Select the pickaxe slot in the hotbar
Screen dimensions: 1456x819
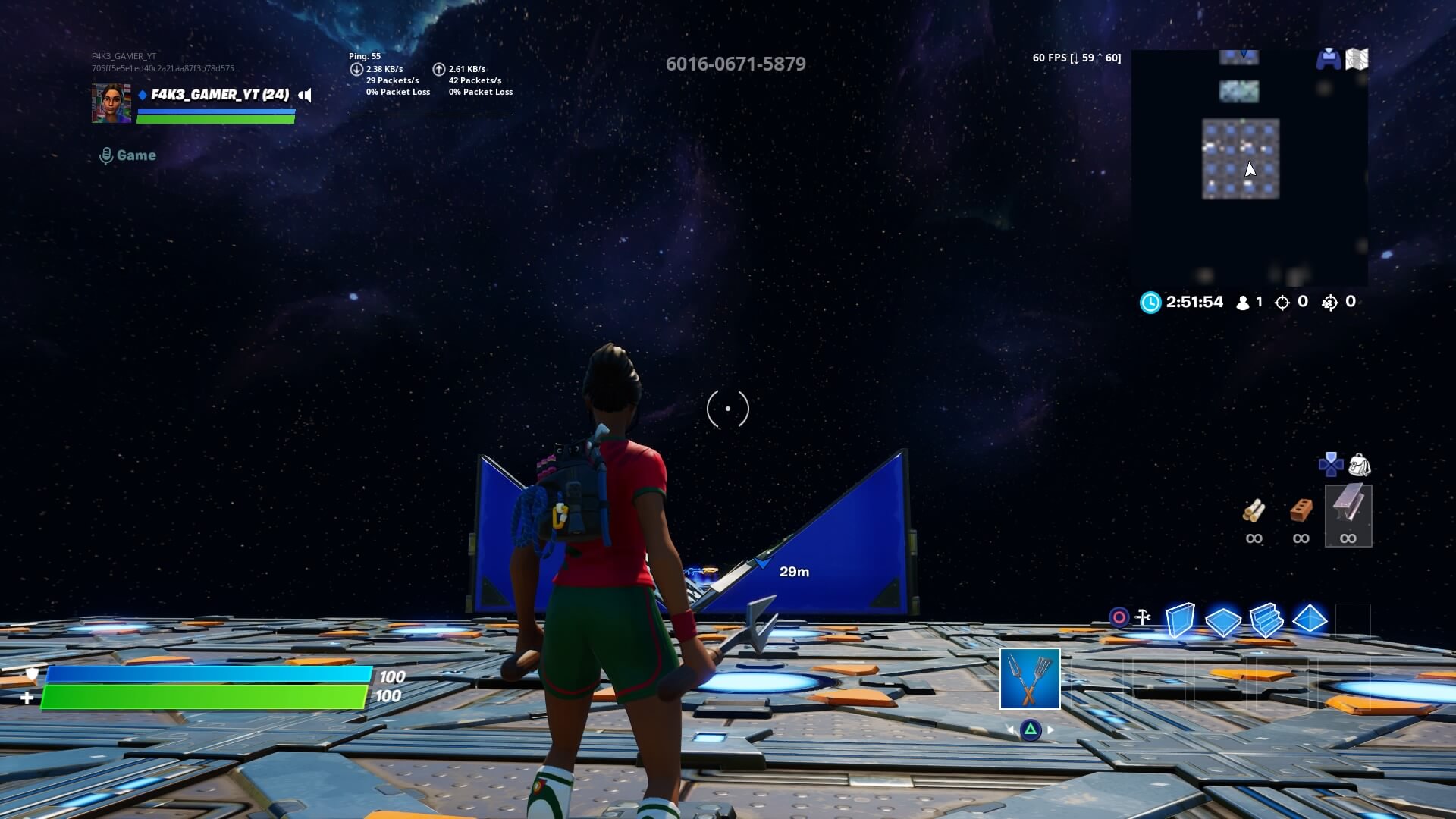coord(1030,680)
